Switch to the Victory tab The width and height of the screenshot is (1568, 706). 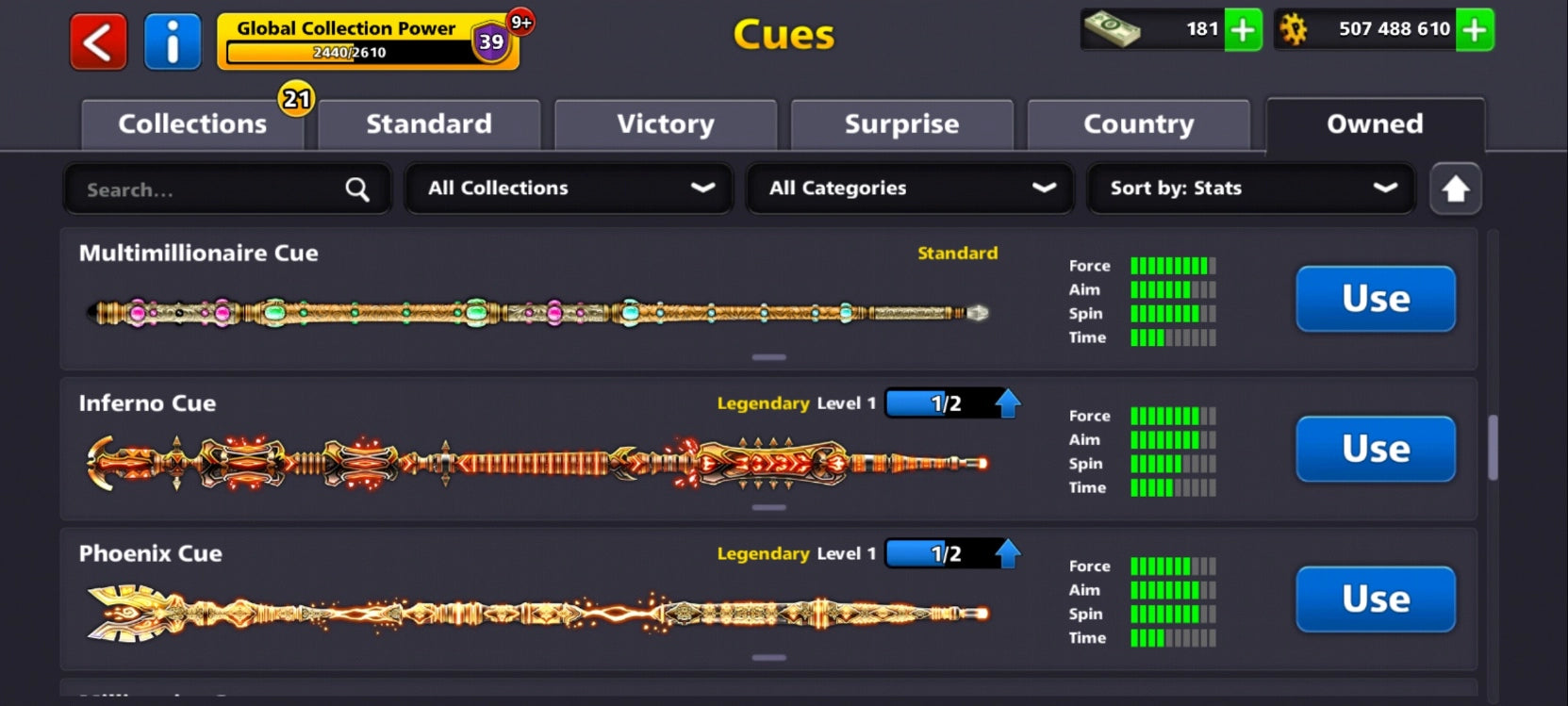[666, 123]
